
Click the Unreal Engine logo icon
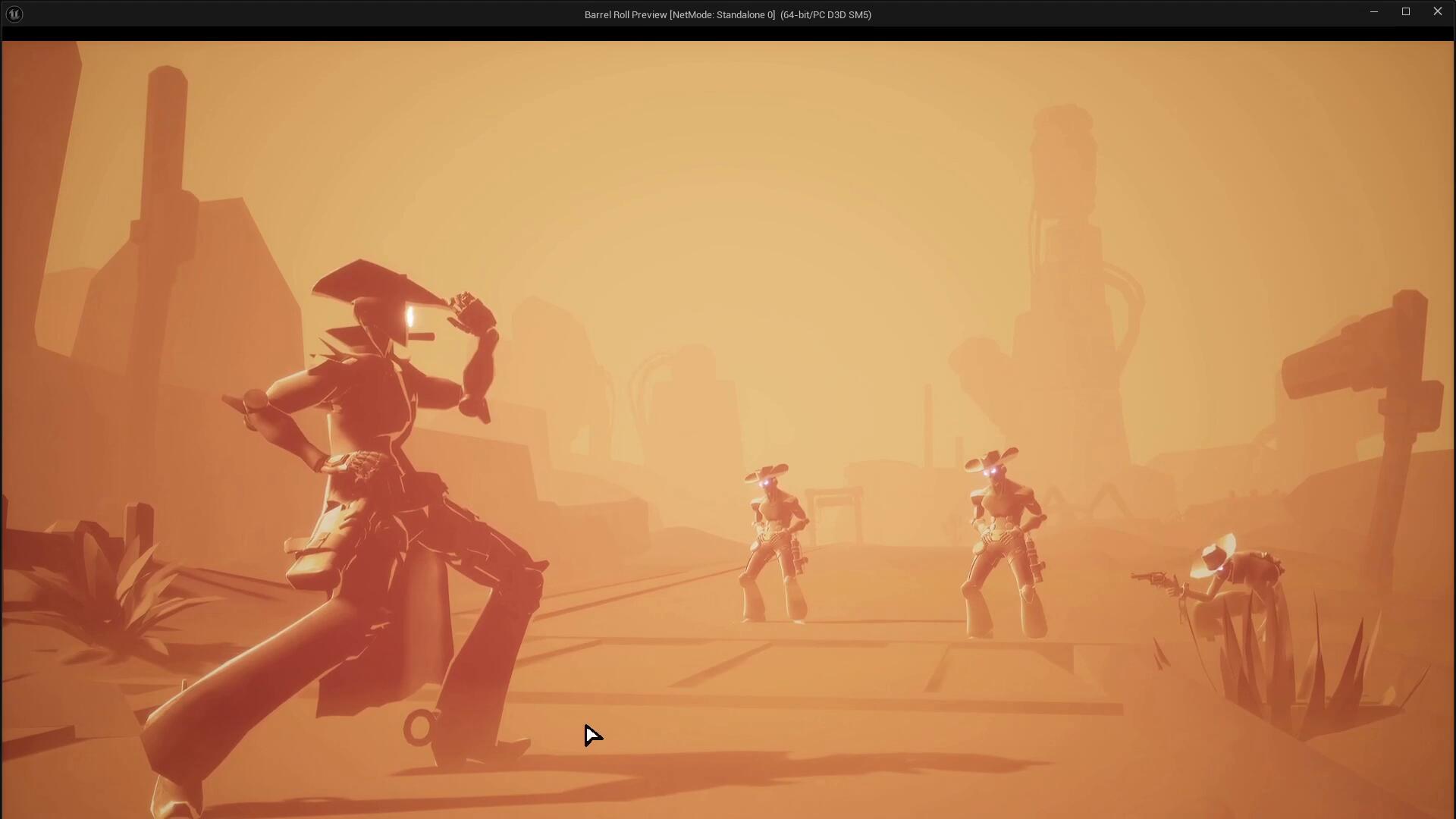coord(14,14)
